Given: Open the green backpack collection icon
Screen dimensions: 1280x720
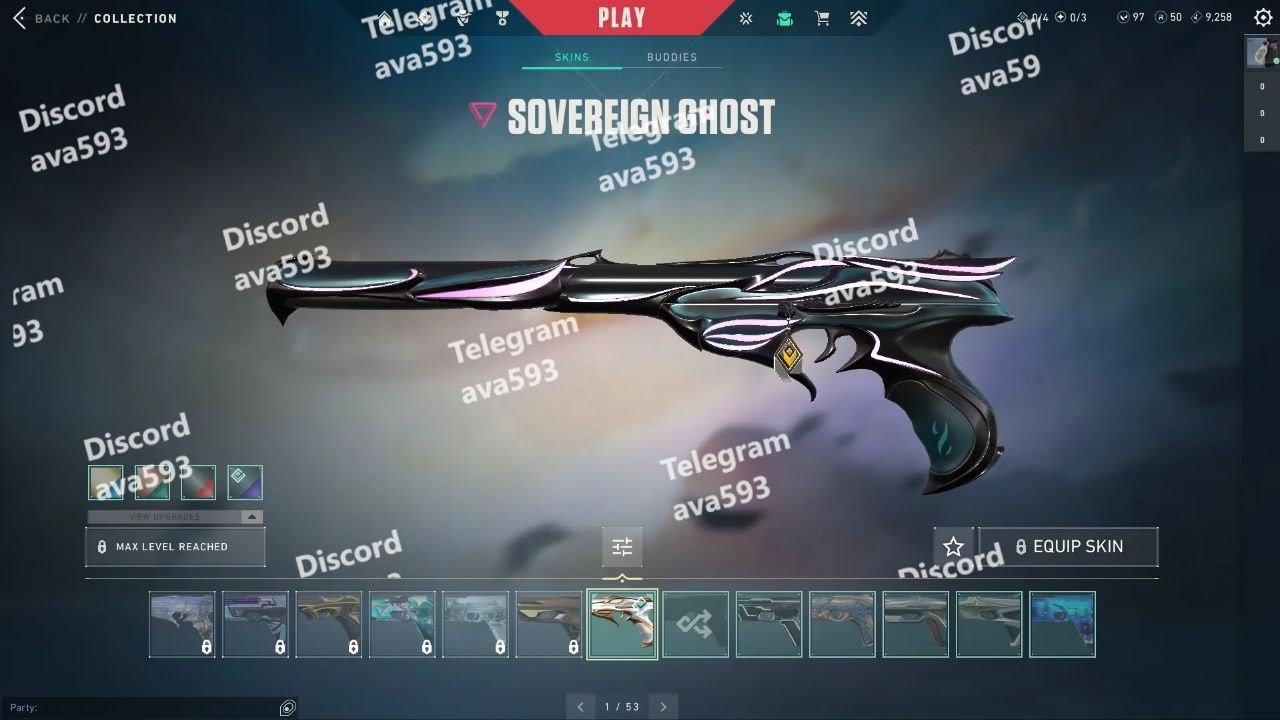Looking at the screenshot, I should 785,18.
